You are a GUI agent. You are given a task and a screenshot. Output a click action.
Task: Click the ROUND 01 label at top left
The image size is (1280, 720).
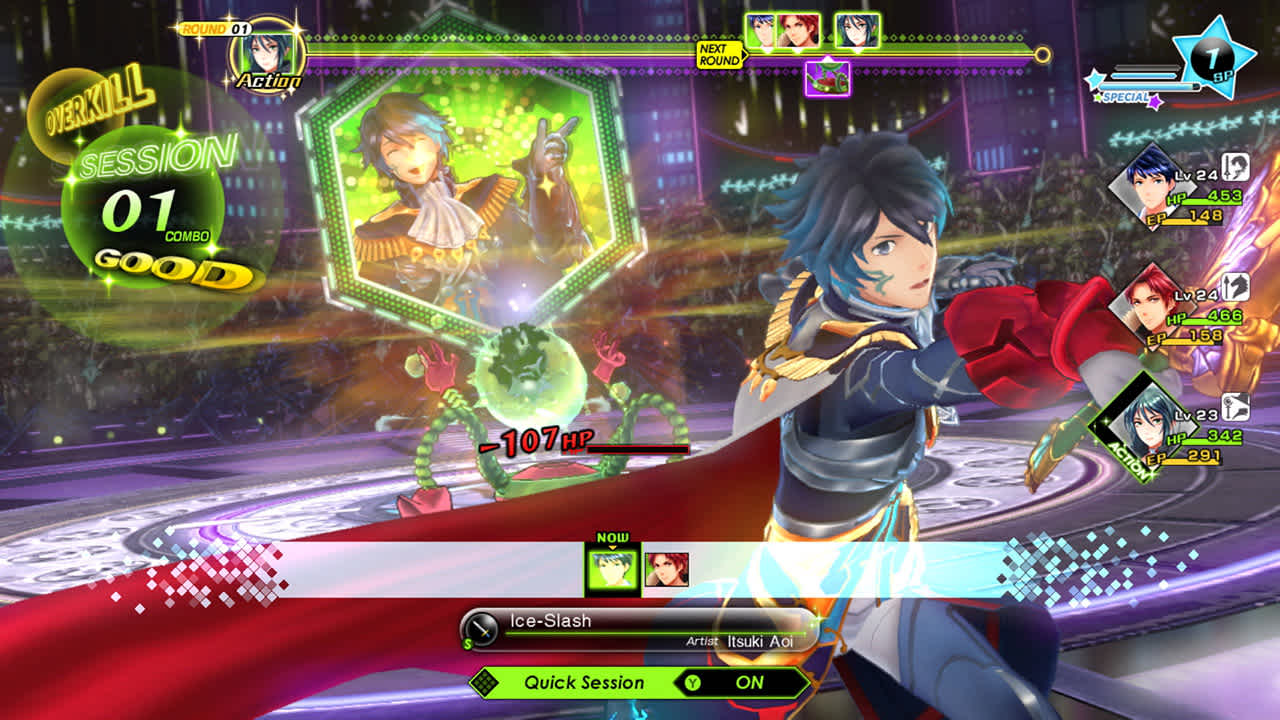213,29
